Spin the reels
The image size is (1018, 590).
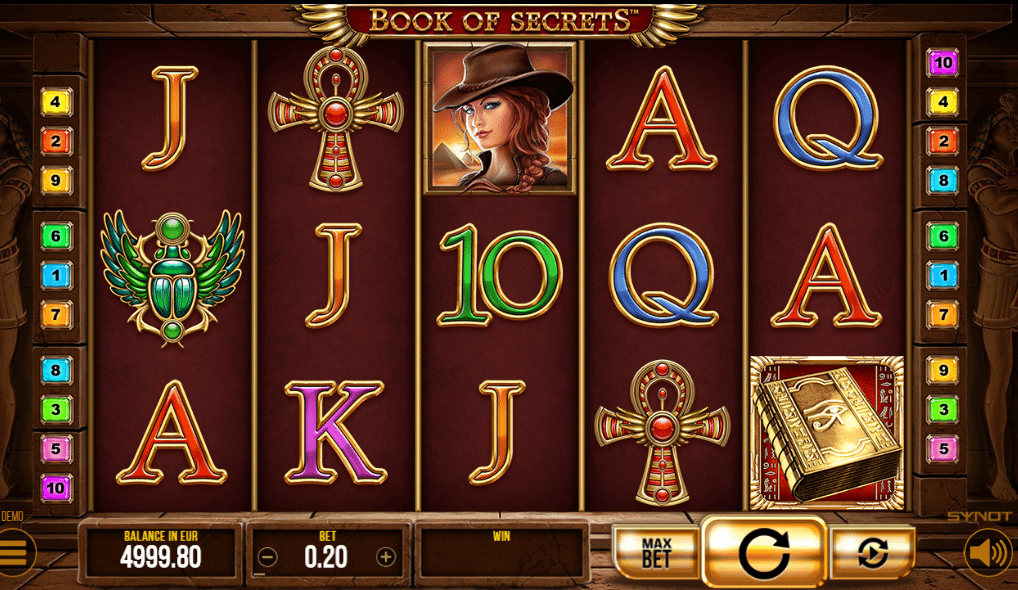pos(764,551)
